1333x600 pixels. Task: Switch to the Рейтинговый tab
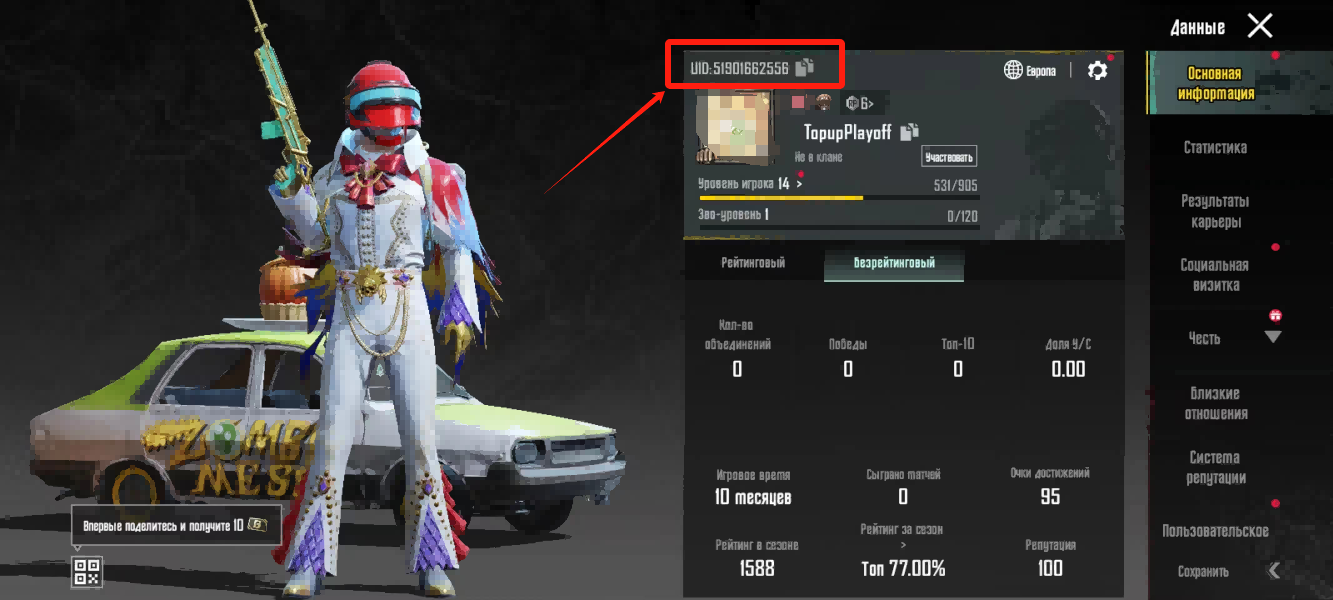[x=753, y=263]
